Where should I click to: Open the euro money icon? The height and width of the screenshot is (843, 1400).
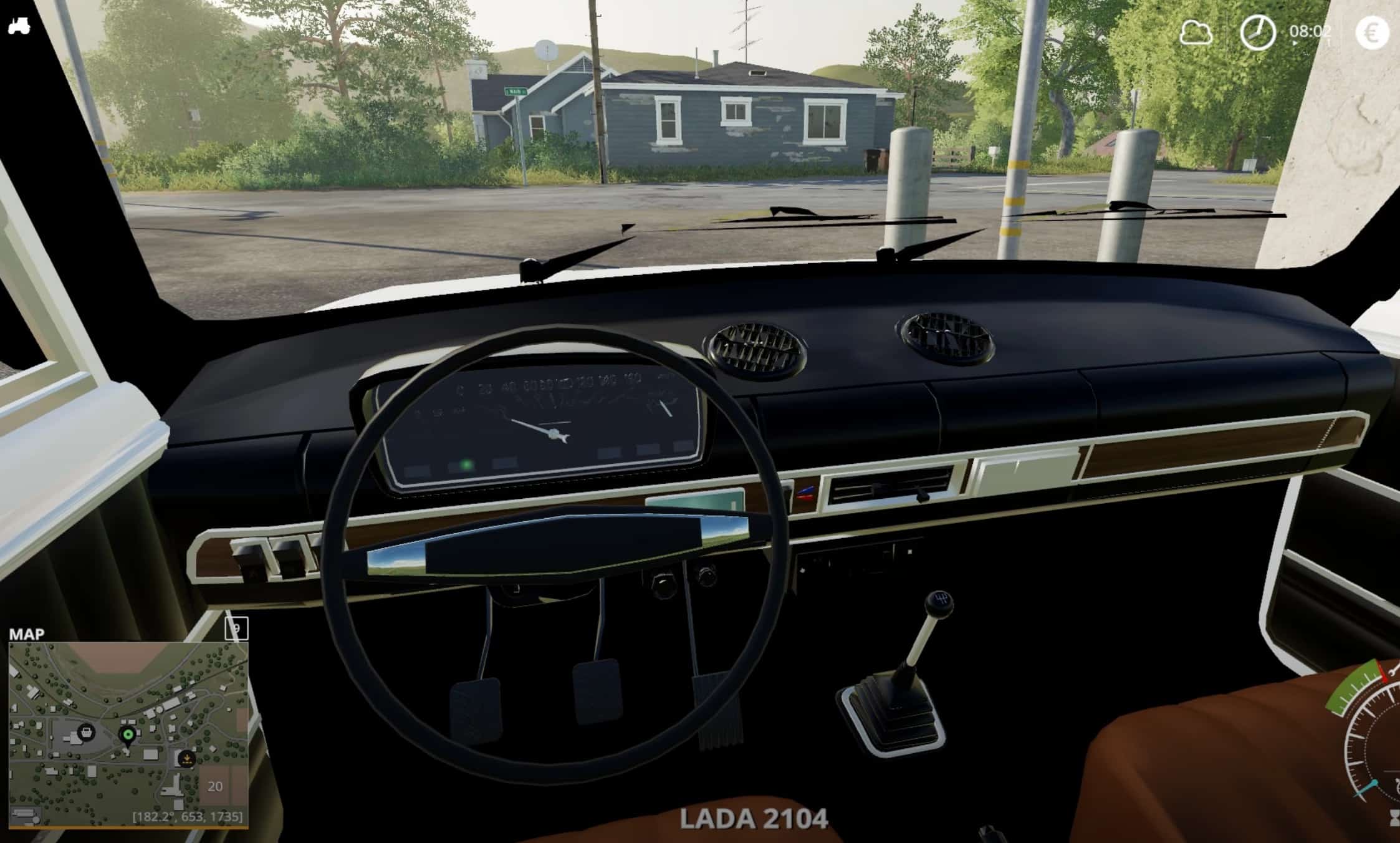coord(1372,32)
